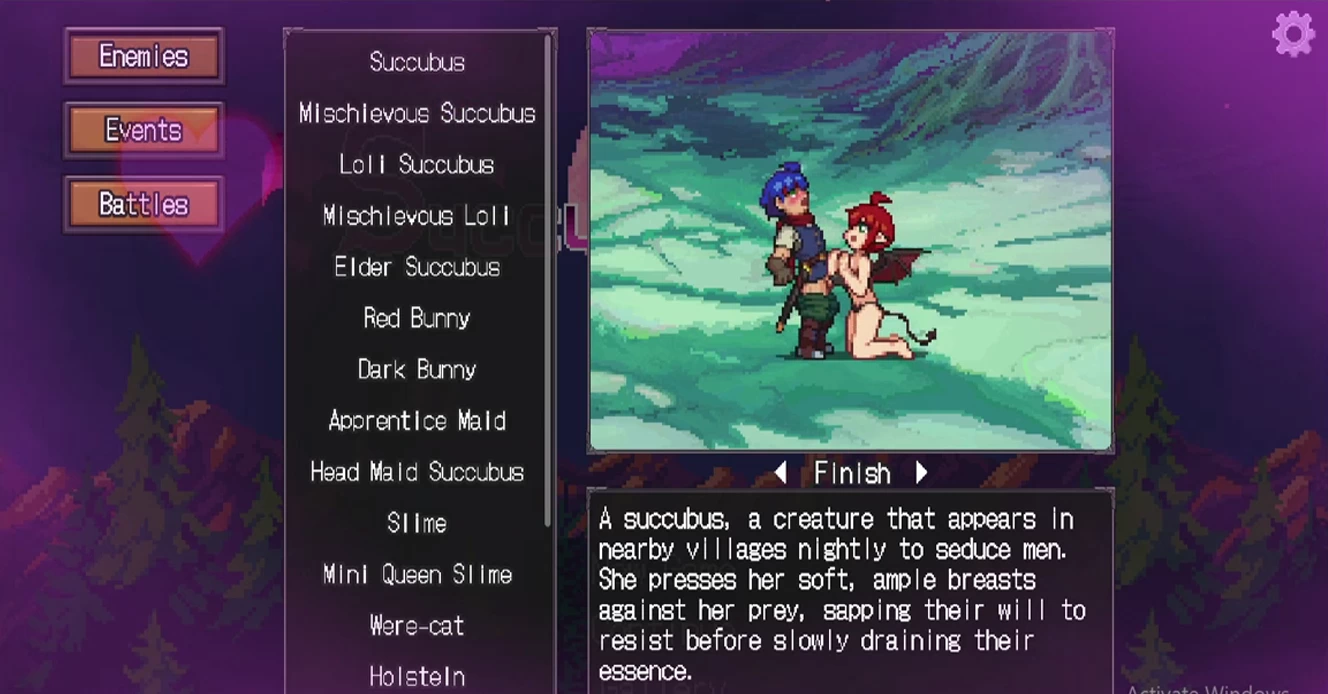
Task: Show the Battles category
Action: [x=143, y=205]
